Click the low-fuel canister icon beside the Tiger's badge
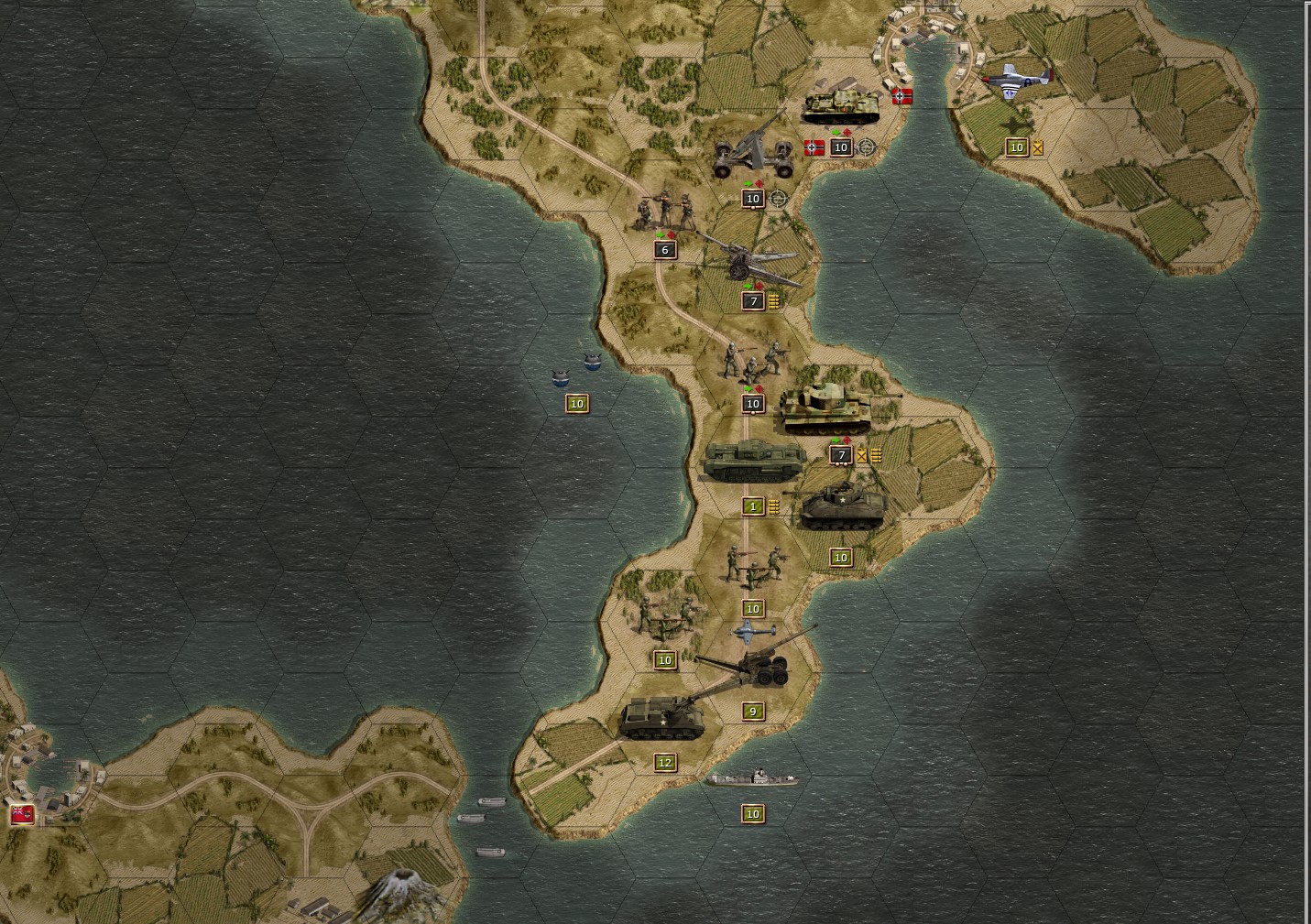 pos(863,455)
